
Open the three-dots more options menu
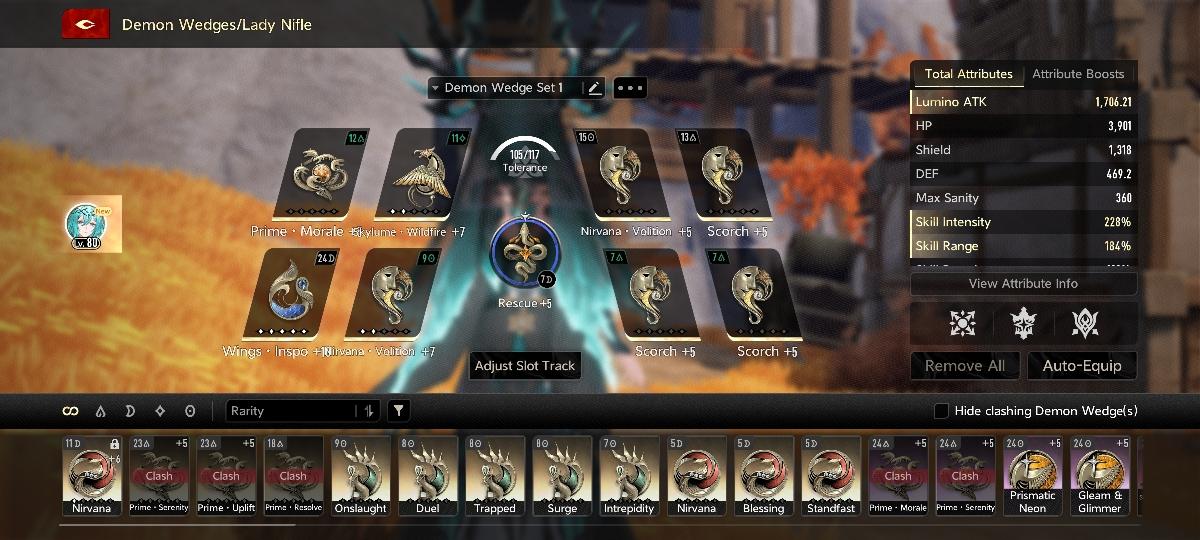(x=631, y=88)
